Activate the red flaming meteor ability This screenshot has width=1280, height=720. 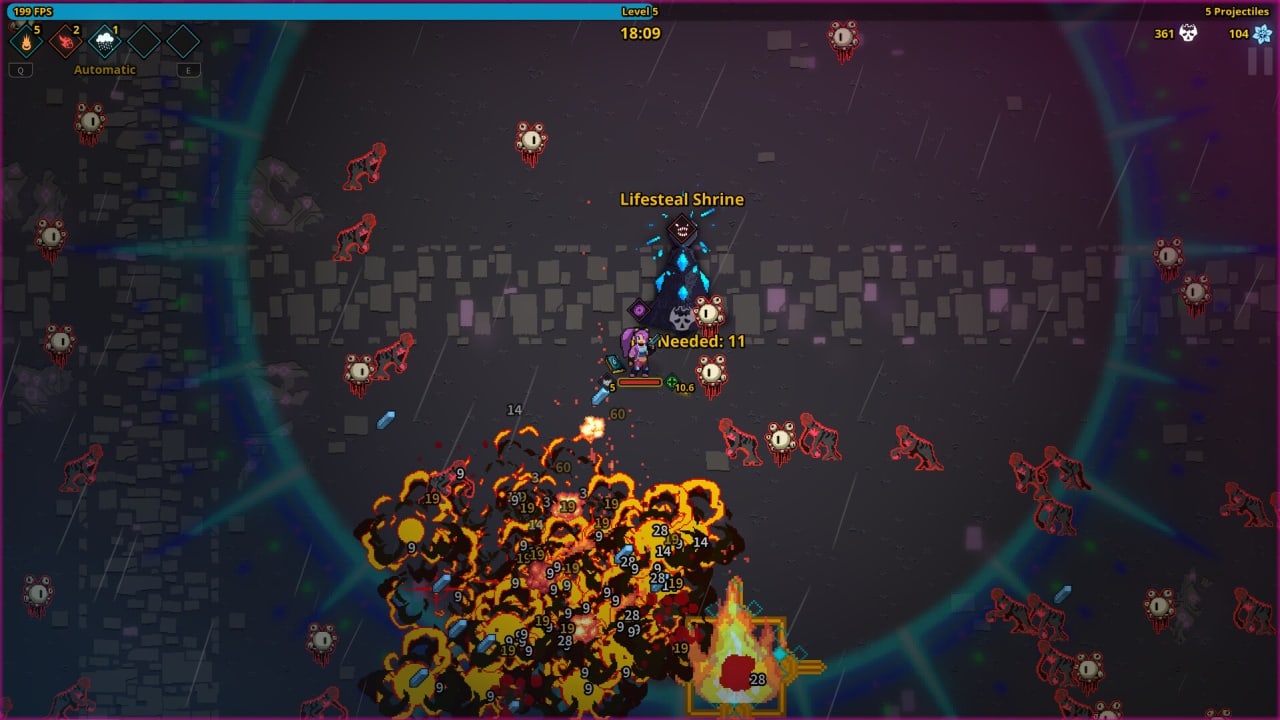[65, 42]
